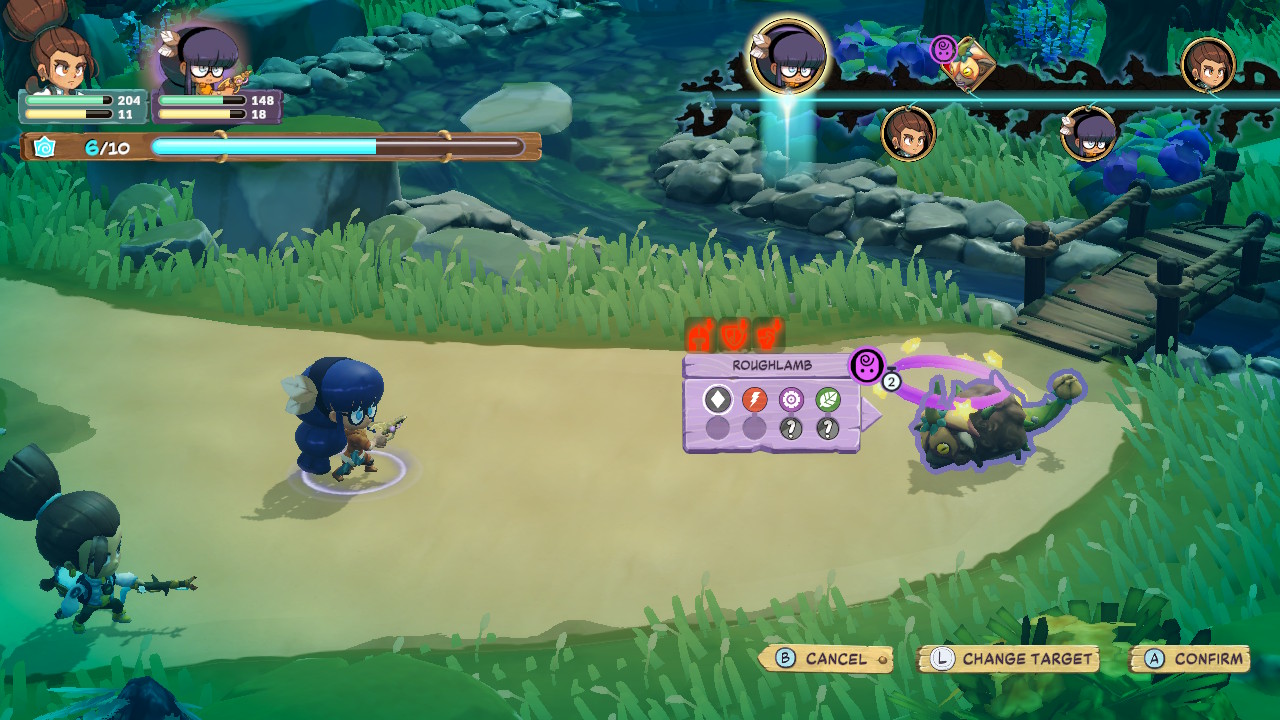Viewport: 1280px width, 720px height.
Task: Inspect the white diamond element icon
Action: [717, 400]
